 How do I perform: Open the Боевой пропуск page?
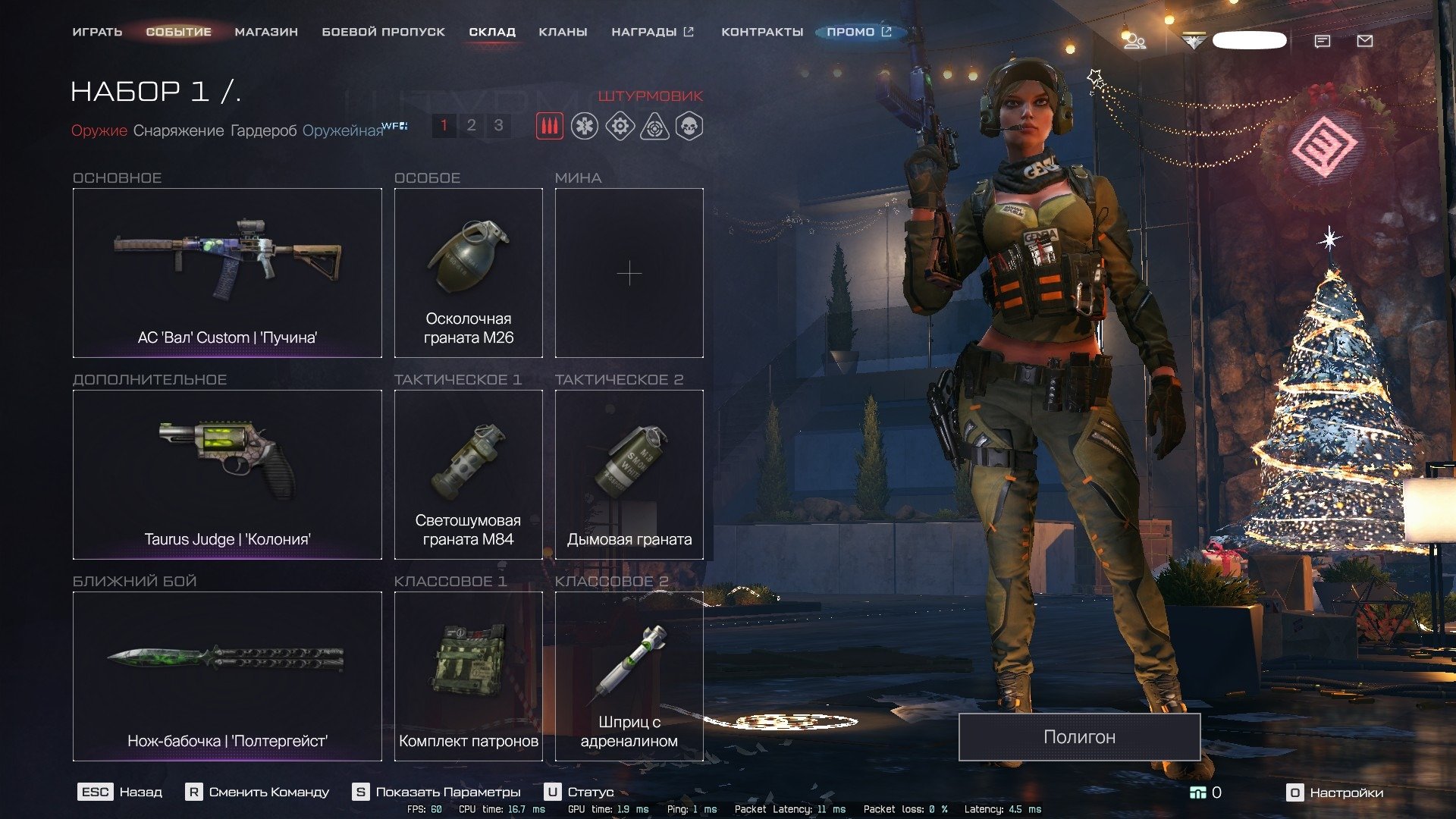383,32
